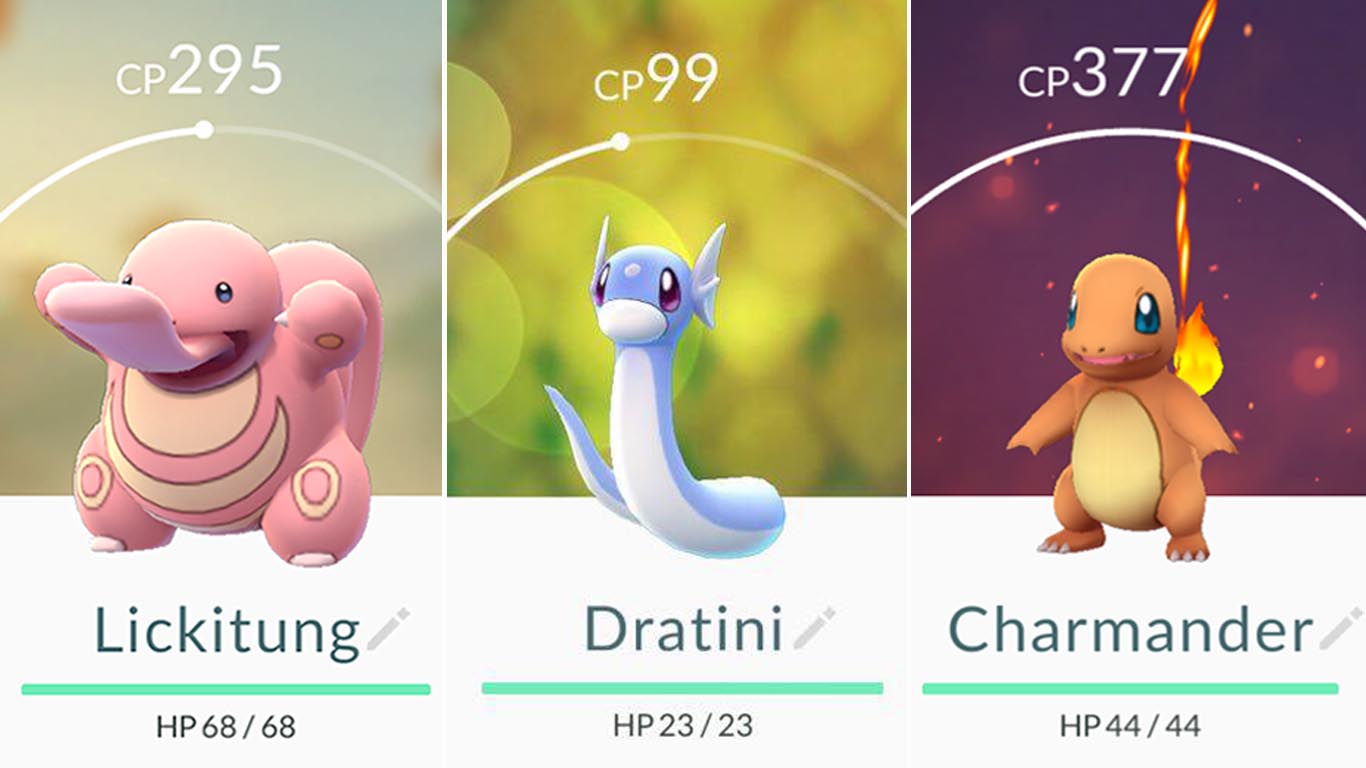Click the white dot on Dratini's CP arc
Screen dimensions: 1366x768
tap(620, 140)
